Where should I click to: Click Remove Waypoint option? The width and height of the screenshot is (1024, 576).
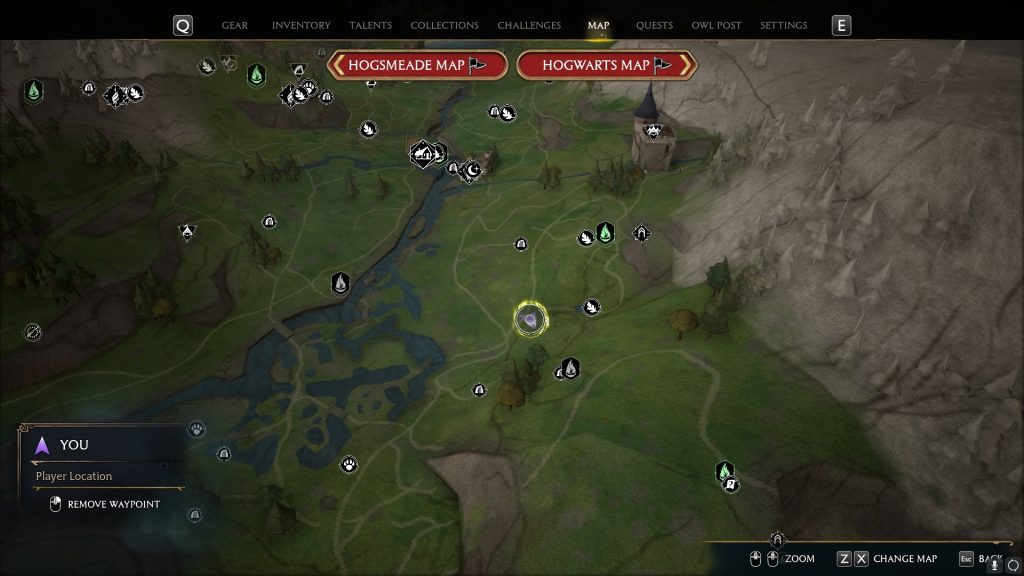click(112, 504)
